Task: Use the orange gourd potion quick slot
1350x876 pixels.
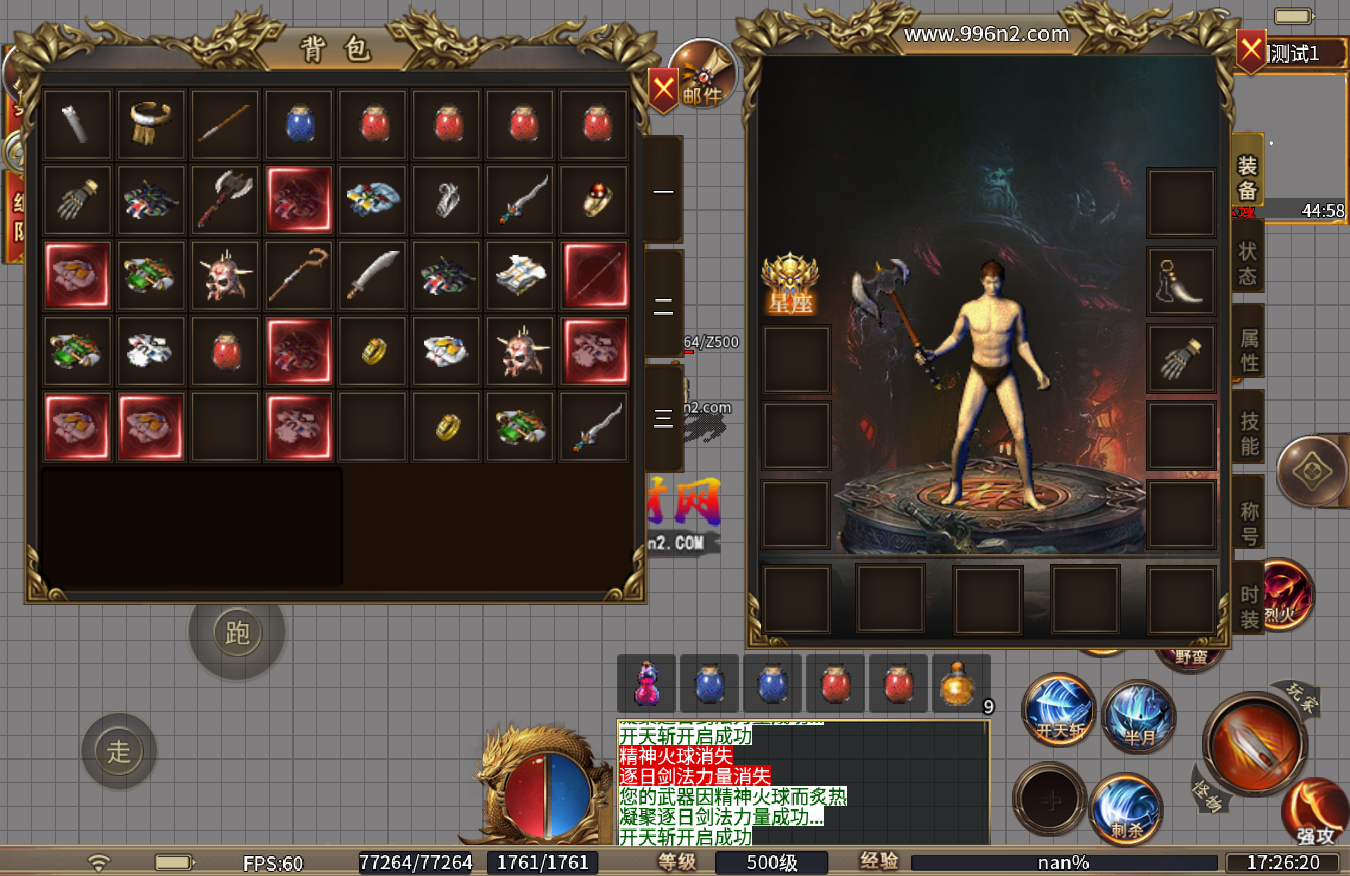Action: [958, 684]
